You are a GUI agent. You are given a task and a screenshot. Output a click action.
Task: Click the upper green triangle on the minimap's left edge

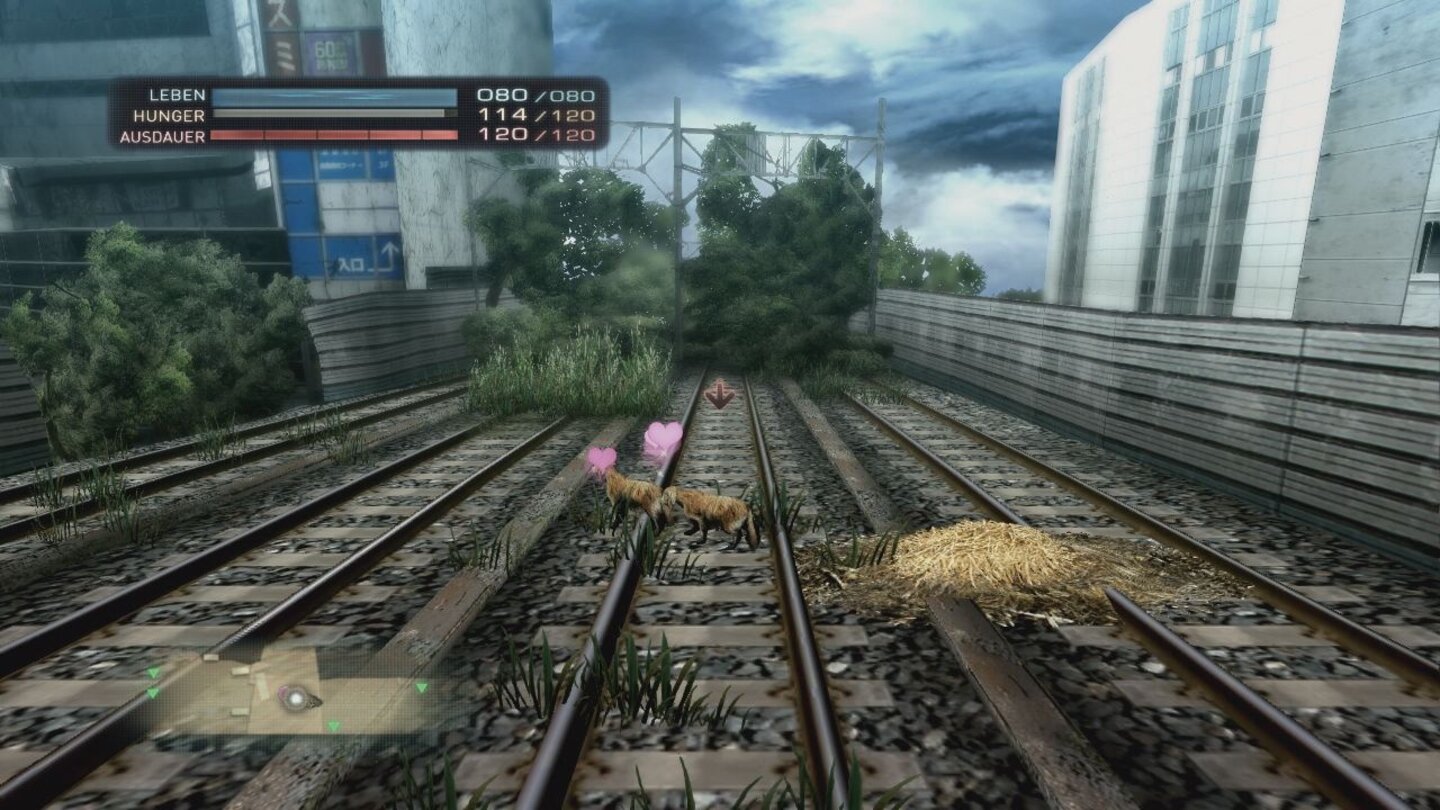click(153, 672)
